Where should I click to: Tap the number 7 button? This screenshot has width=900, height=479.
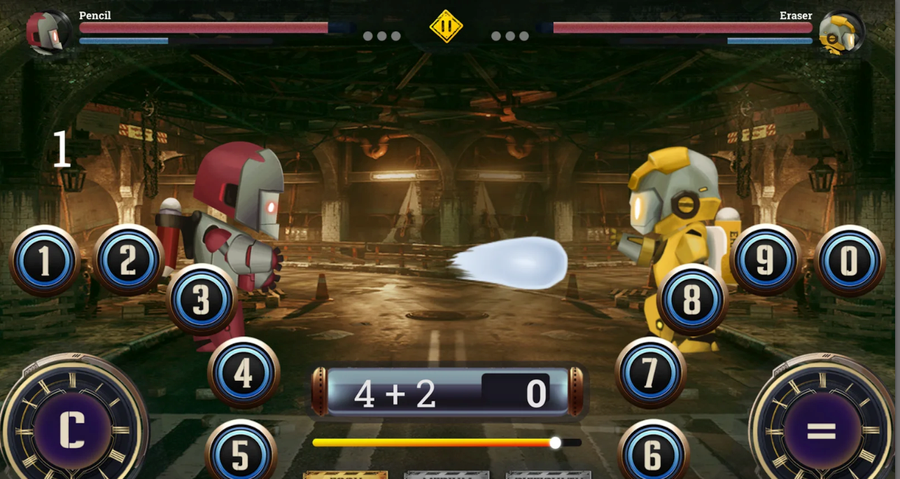(x=650, y=372)
